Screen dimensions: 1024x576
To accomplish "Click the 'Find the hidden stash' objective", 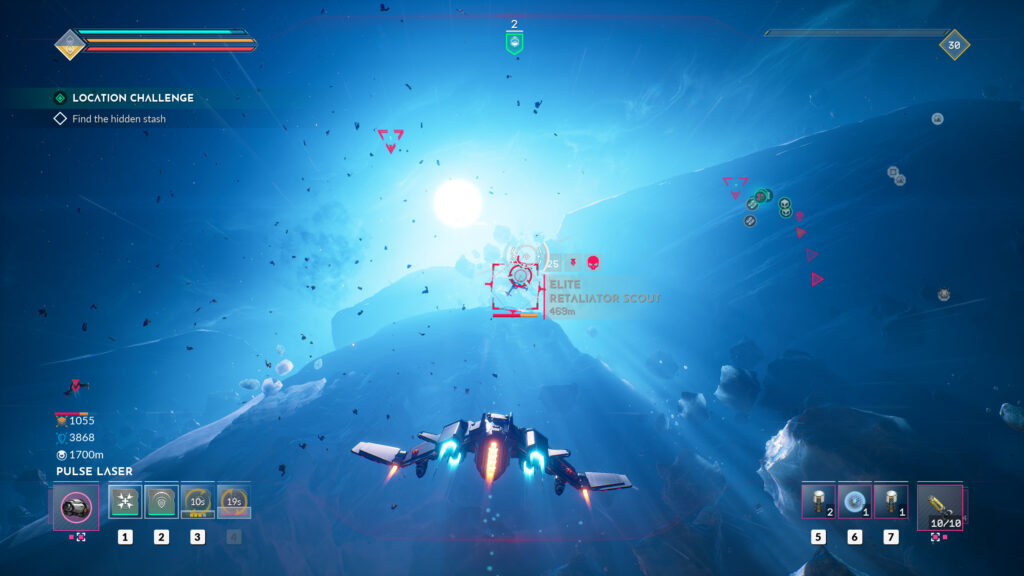I will click(x=118, y=119).
